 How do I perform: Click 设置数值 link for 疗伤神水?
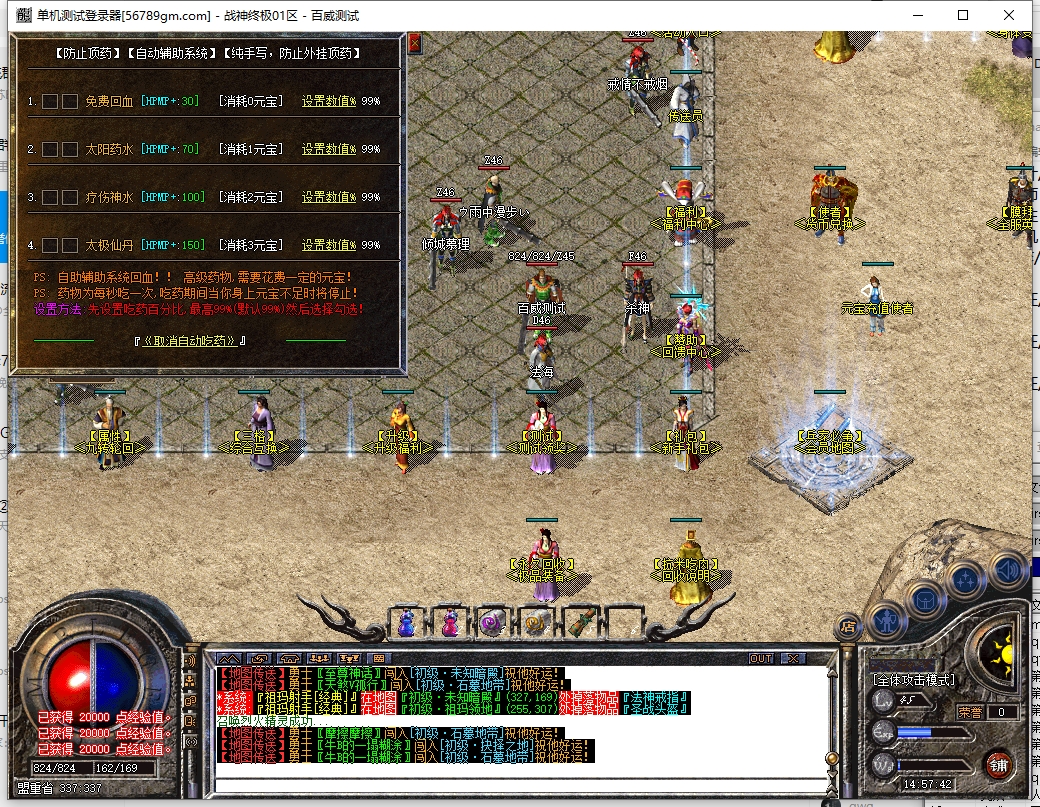point(329,197)
